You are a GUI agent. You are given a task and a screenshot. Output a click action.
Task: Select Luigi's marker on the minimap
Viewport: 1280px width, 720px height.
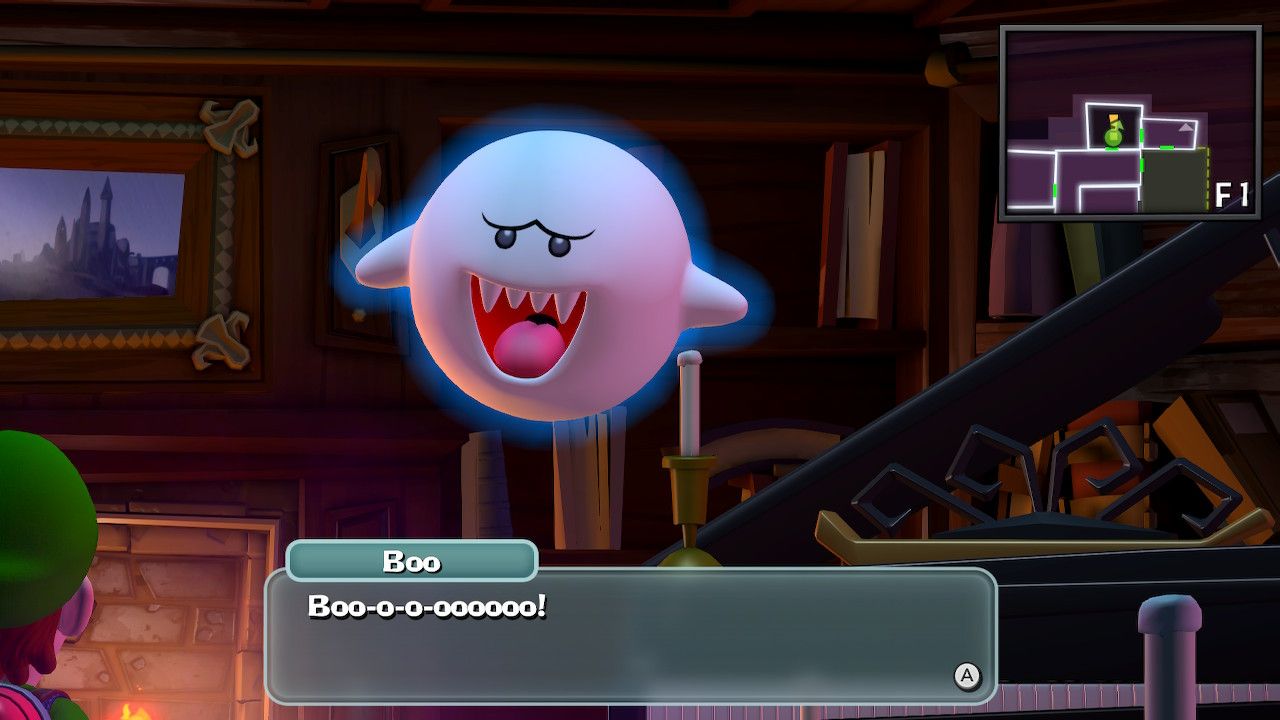(1113, 133)
